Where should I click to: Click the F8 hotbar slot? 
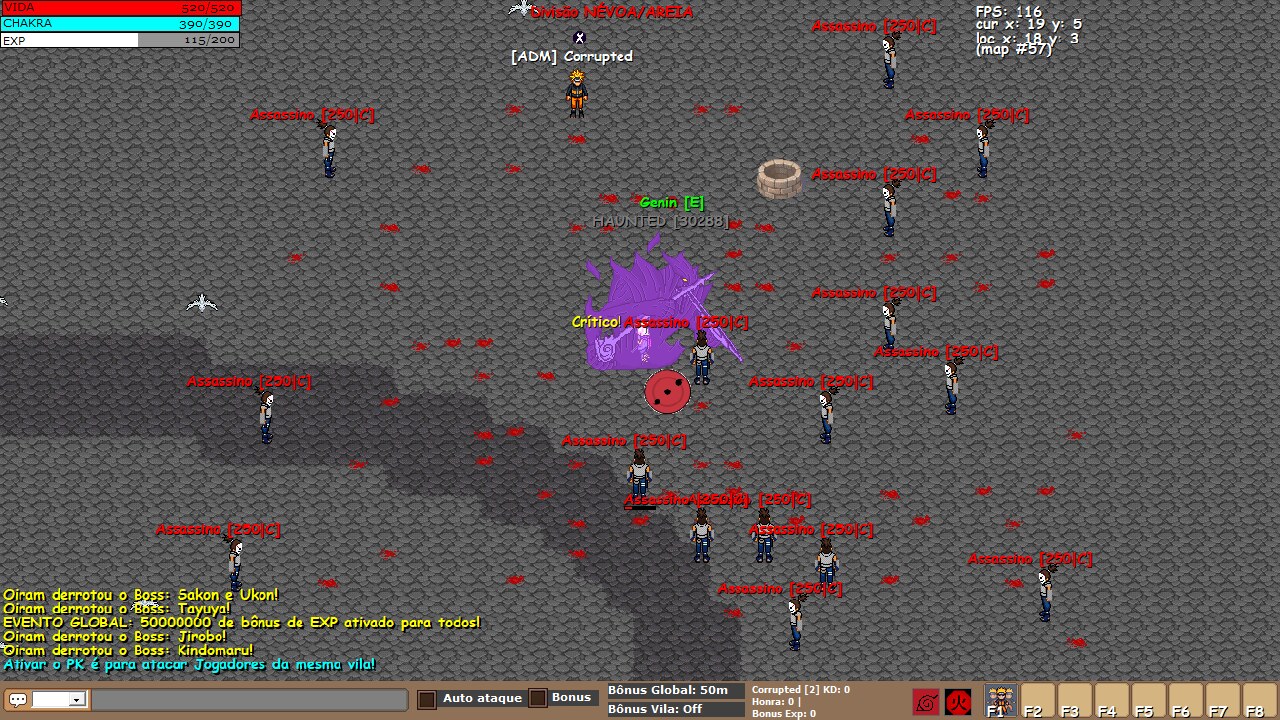(1254, 700)
